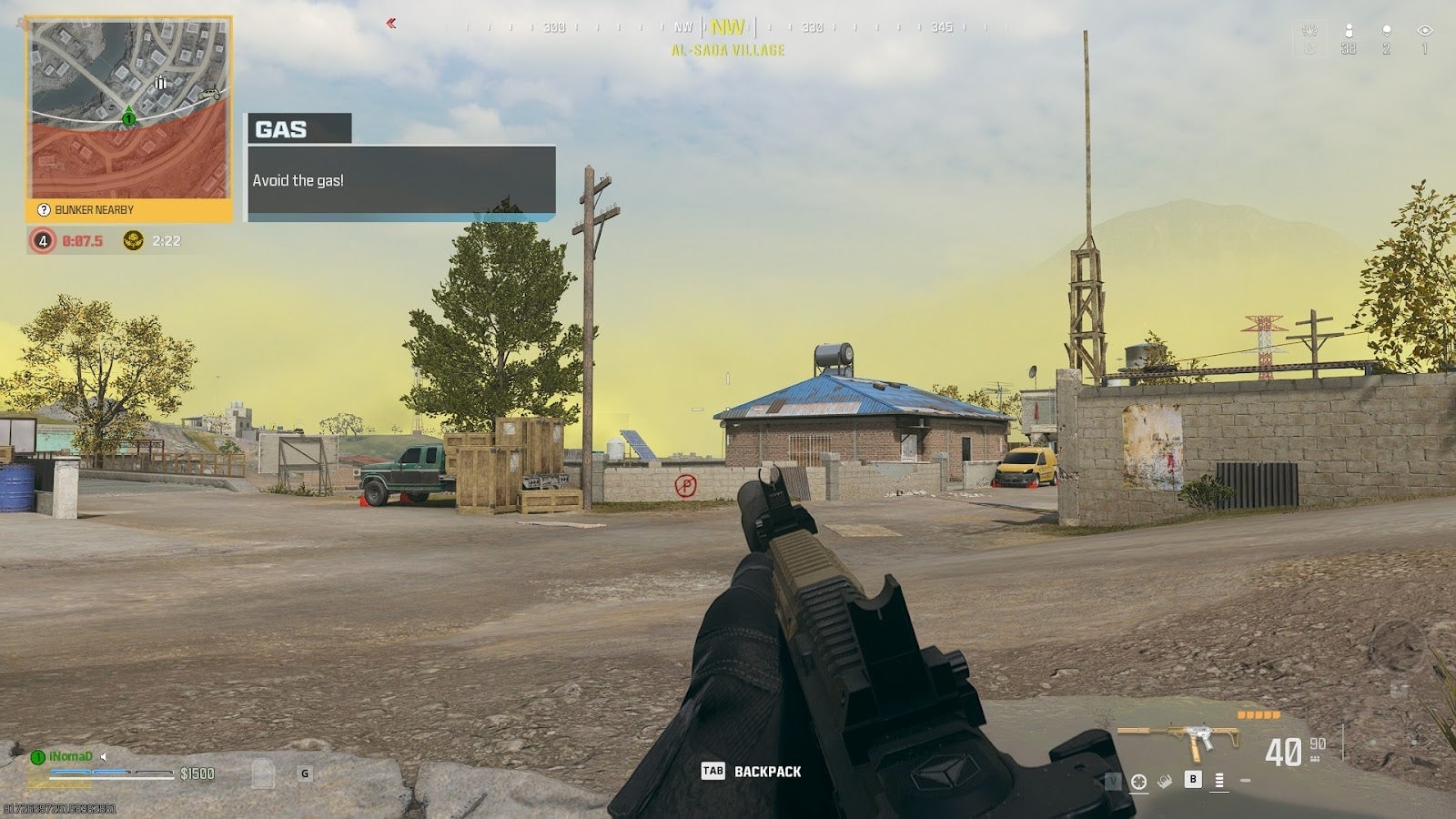Click the throwing knife lethal equipment icon
Image resolution: width=1456 pixels, height=819 pixels.
tap(1164, 780)
